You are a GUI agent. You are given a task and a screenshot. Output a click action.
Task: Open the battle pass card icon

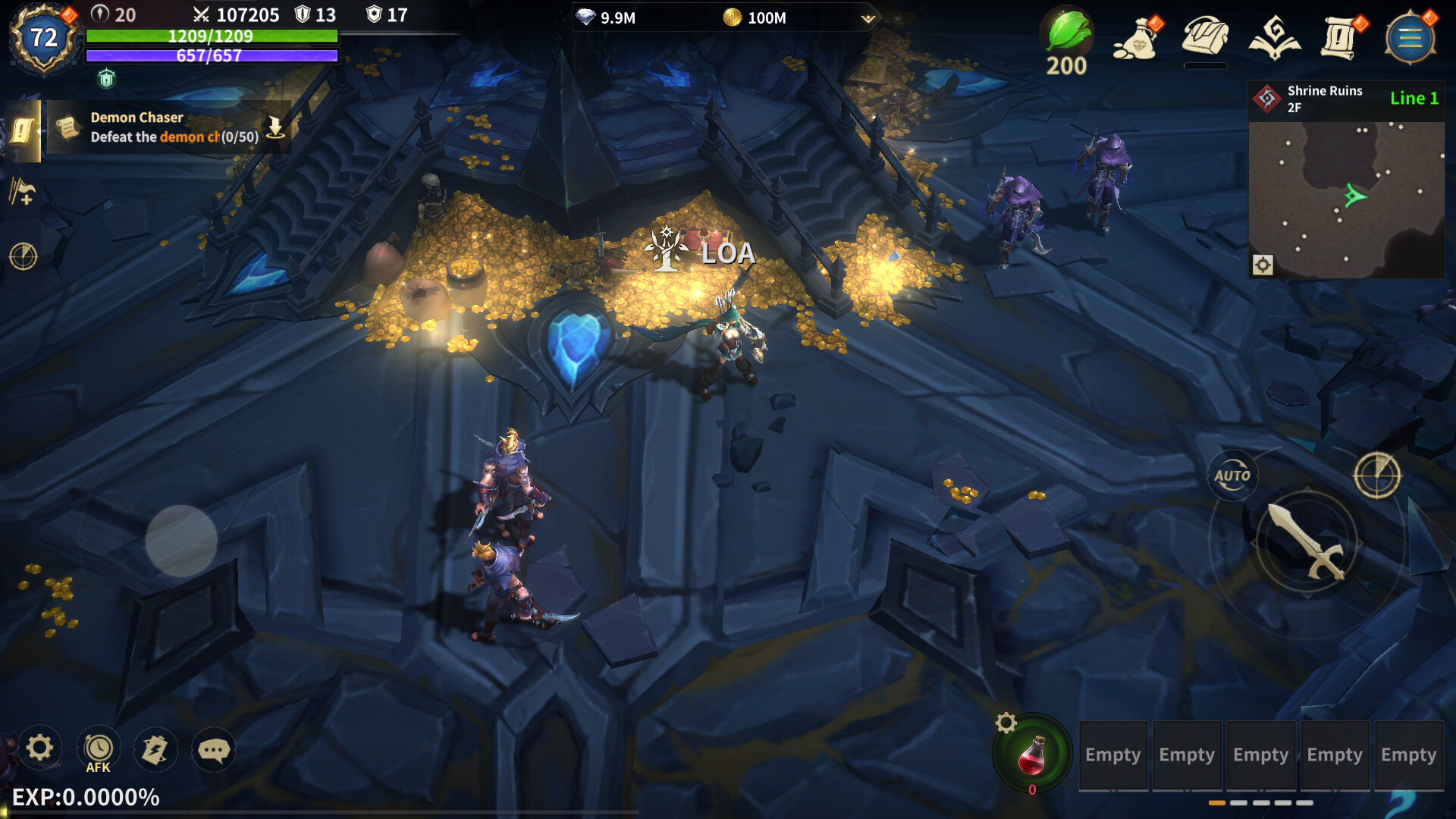[x=155, y=749]
